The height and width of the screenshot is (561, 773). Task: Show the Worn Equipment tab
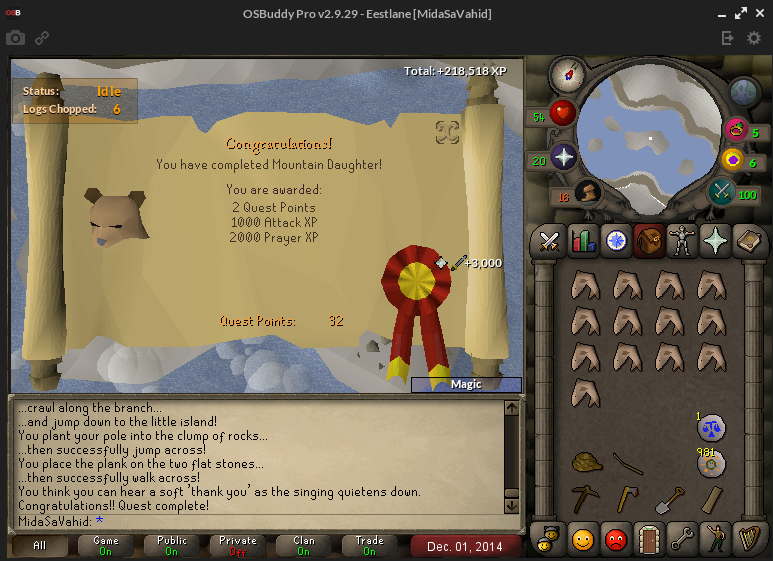[683, 241]
